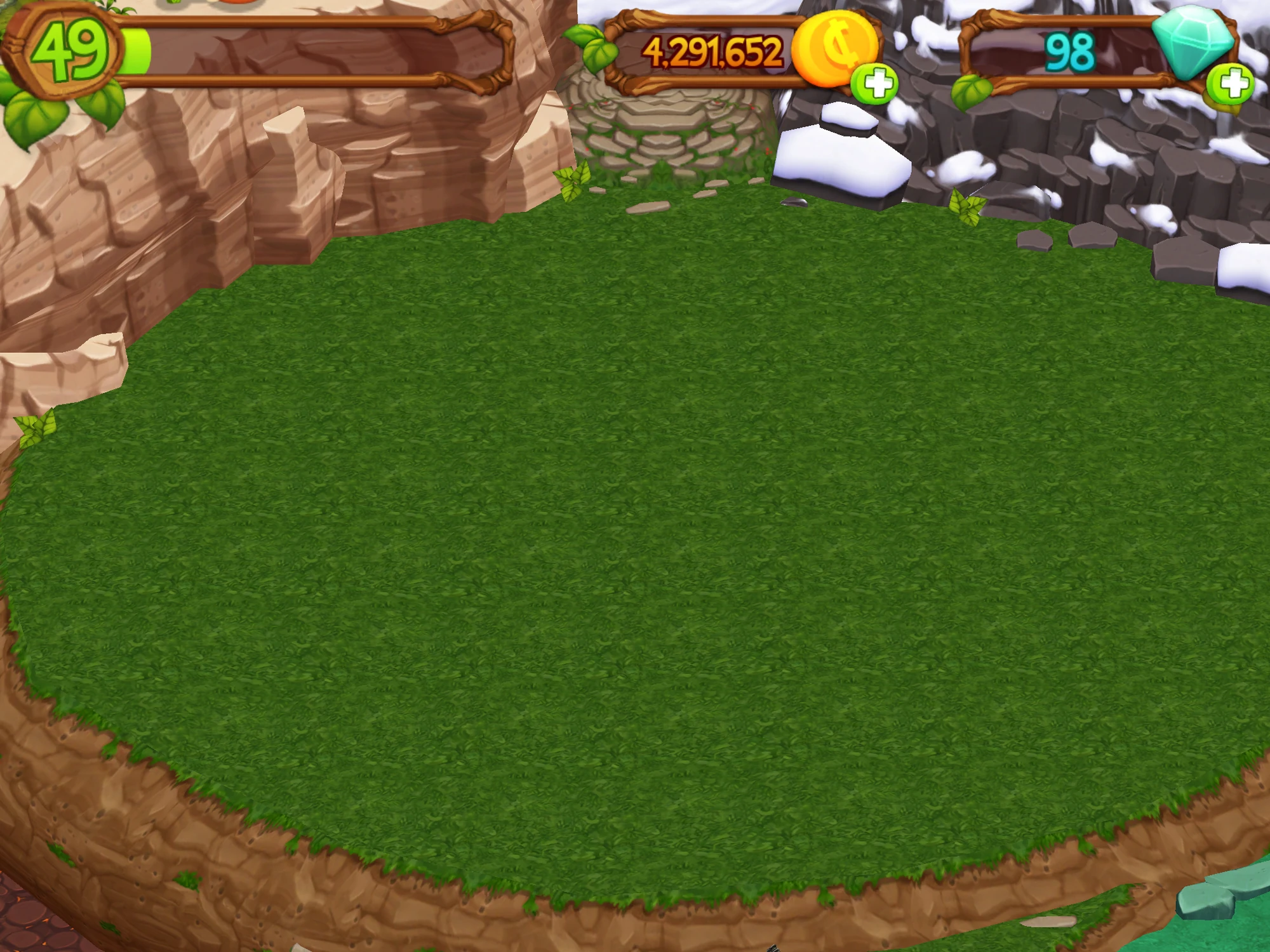Viewport: 1270px width, 952px height.
Task: Tap the coin total reading 4,291,652
Action: [711, 51]
